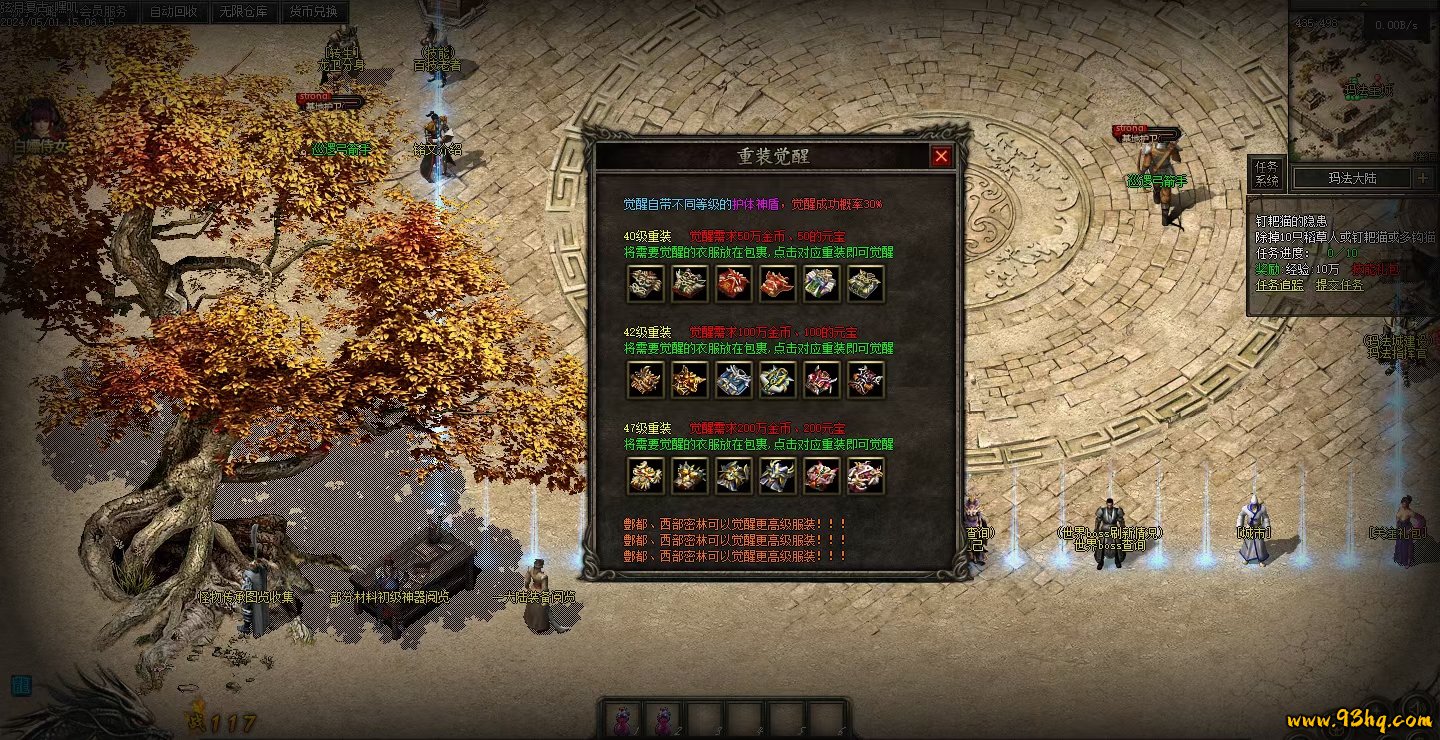Close the 重装觉醒 awakening window
The height and width of the screenshot is (740, 1440).
tap(941, 156)
